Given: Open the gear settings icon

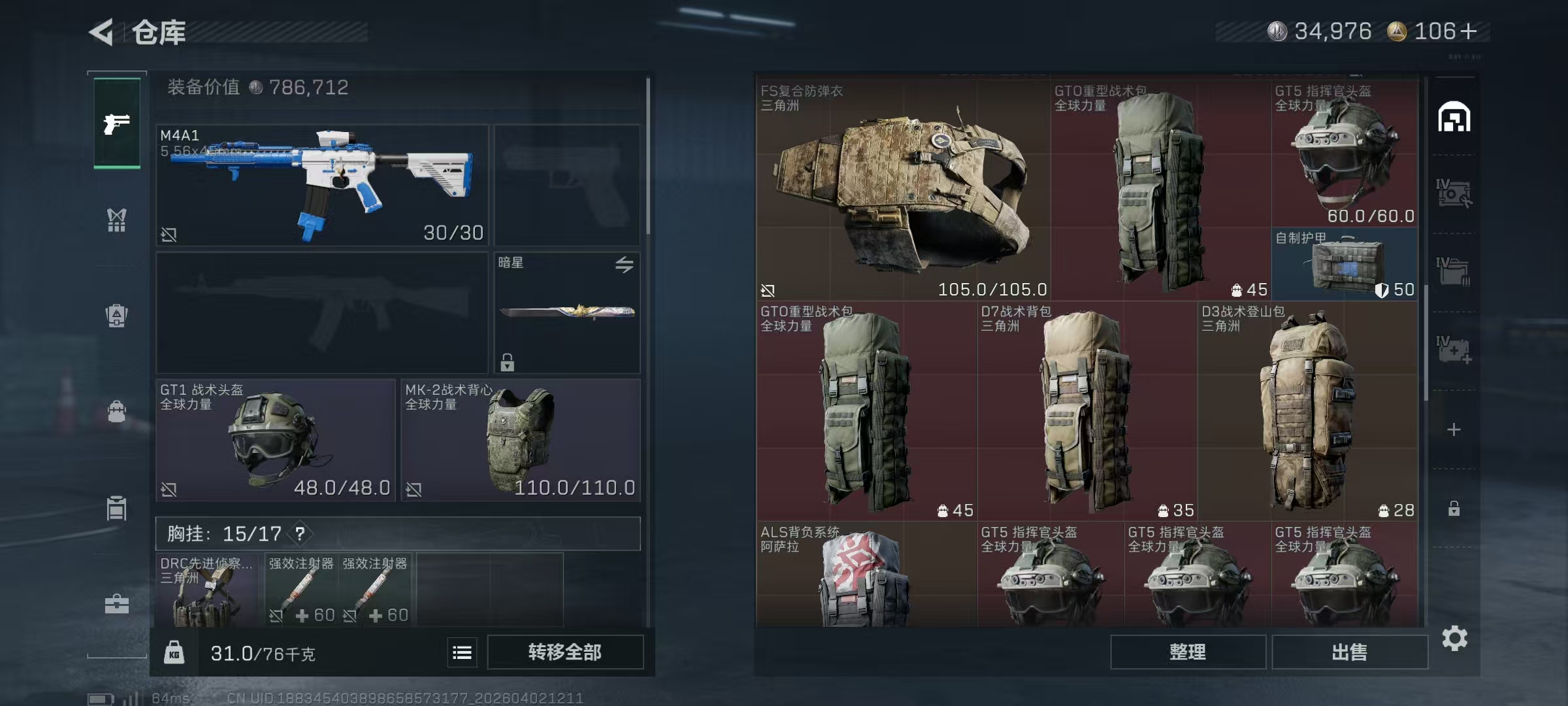Looking at the screenshot, I should [1454, 639].
